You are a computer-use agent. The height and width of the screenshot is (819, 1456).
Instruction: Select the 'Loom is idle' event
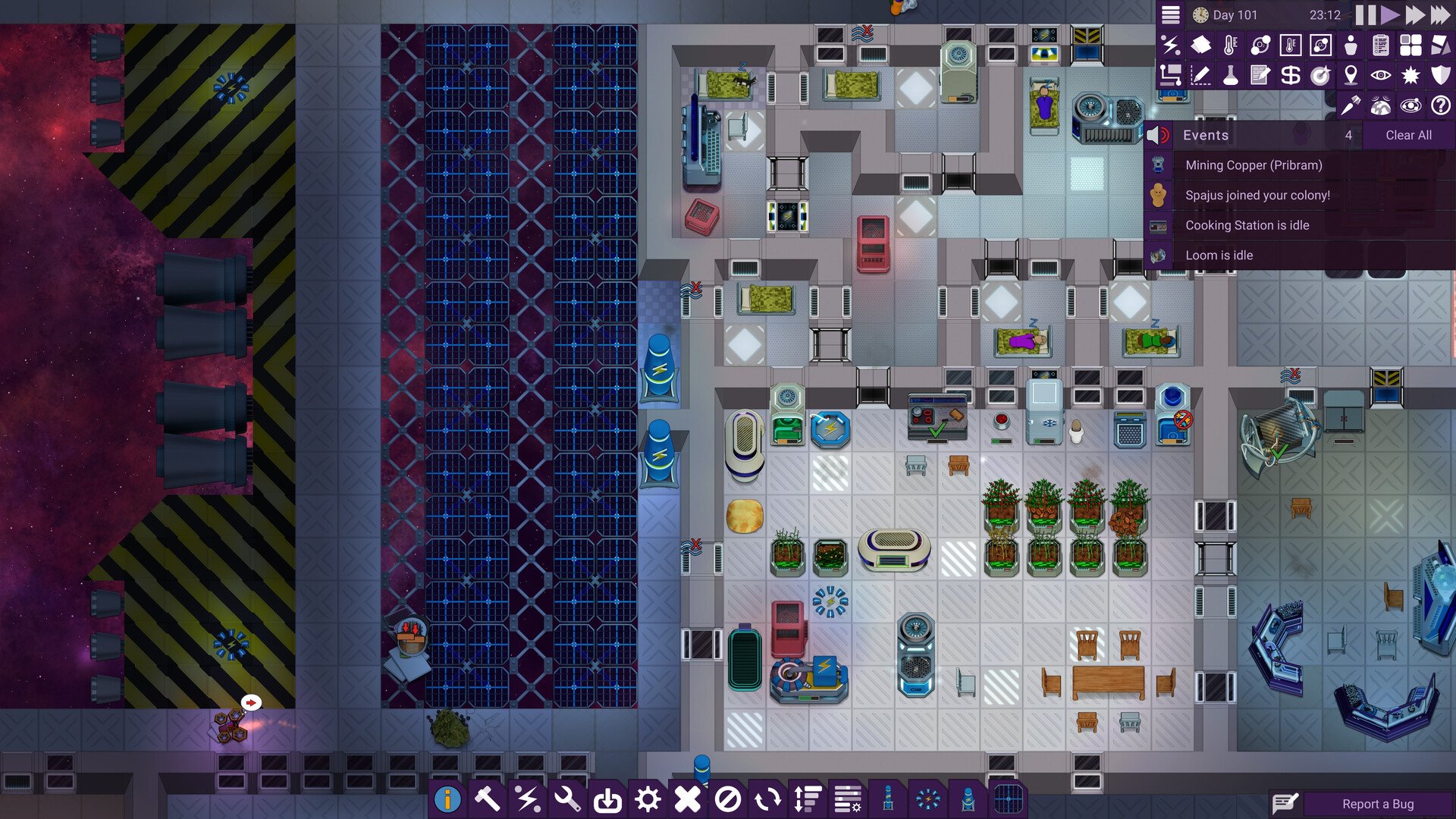[1219, 256]
